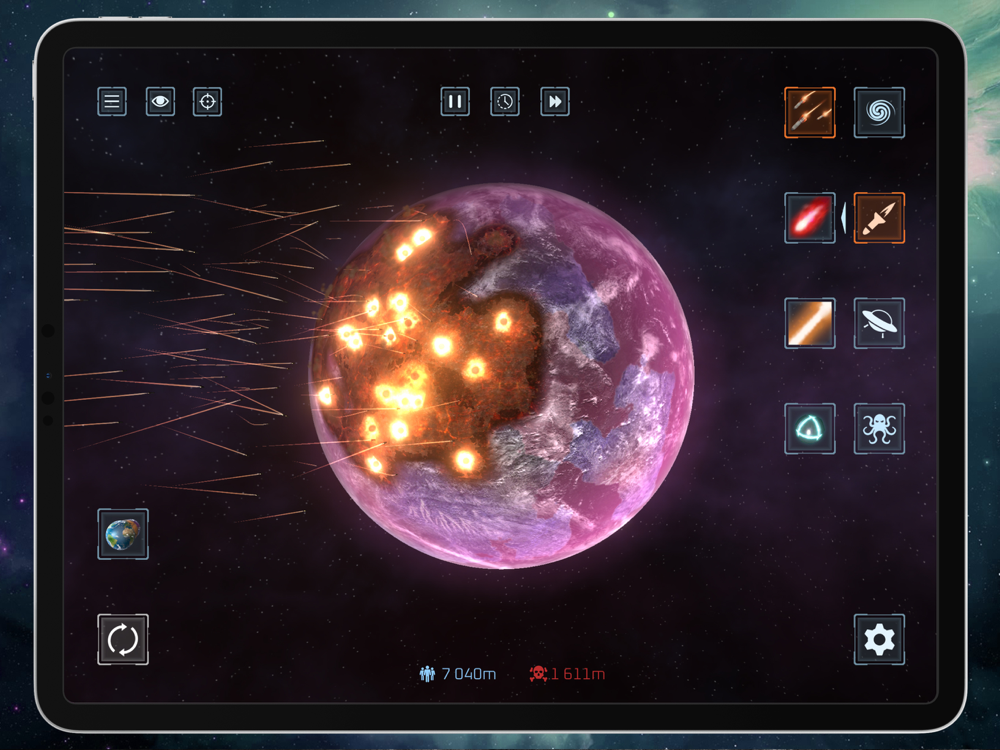Choose the spiral black hole weapon

879,113
